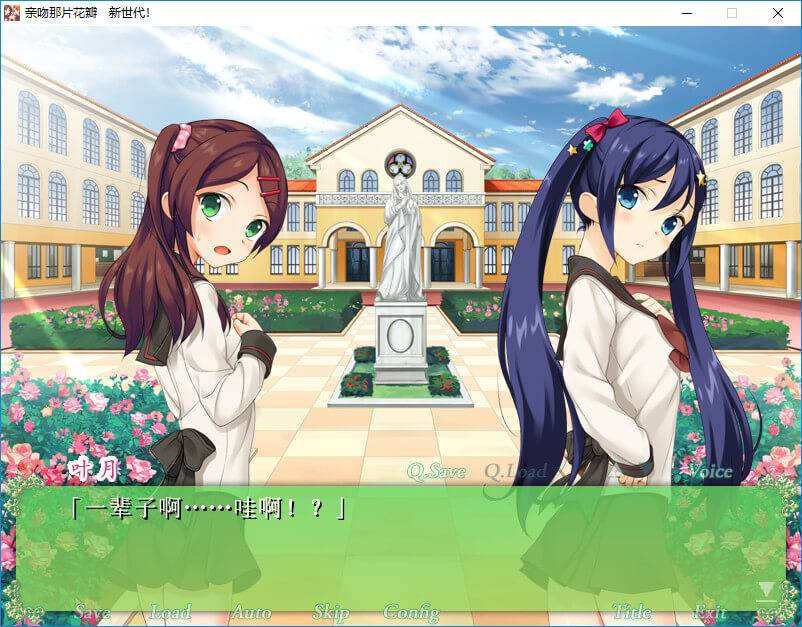The height and width of the screenshot is (627, 802).
Task: Close the game window
Action: 778,13
